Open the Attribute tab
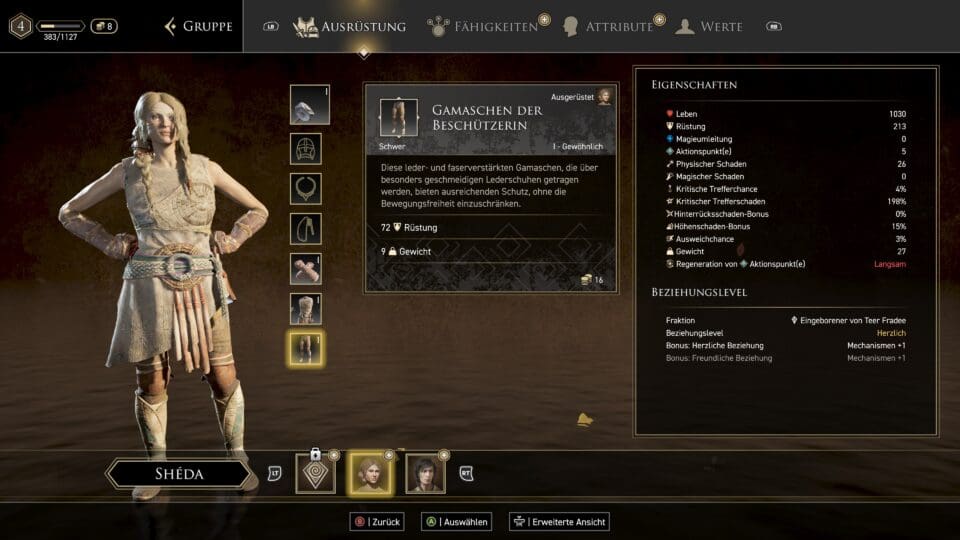 pos(608,26)
